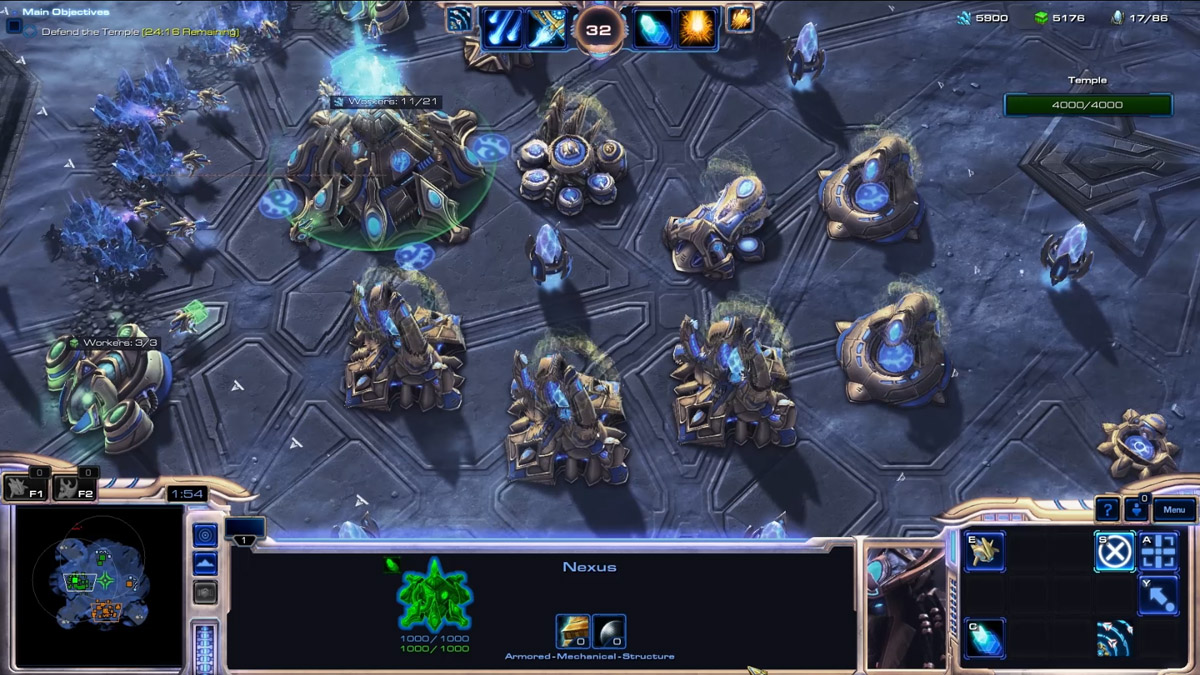The height and width of the screenshot is (675, 1200).
Task: Open the help question mark button
Action: 1107,510
